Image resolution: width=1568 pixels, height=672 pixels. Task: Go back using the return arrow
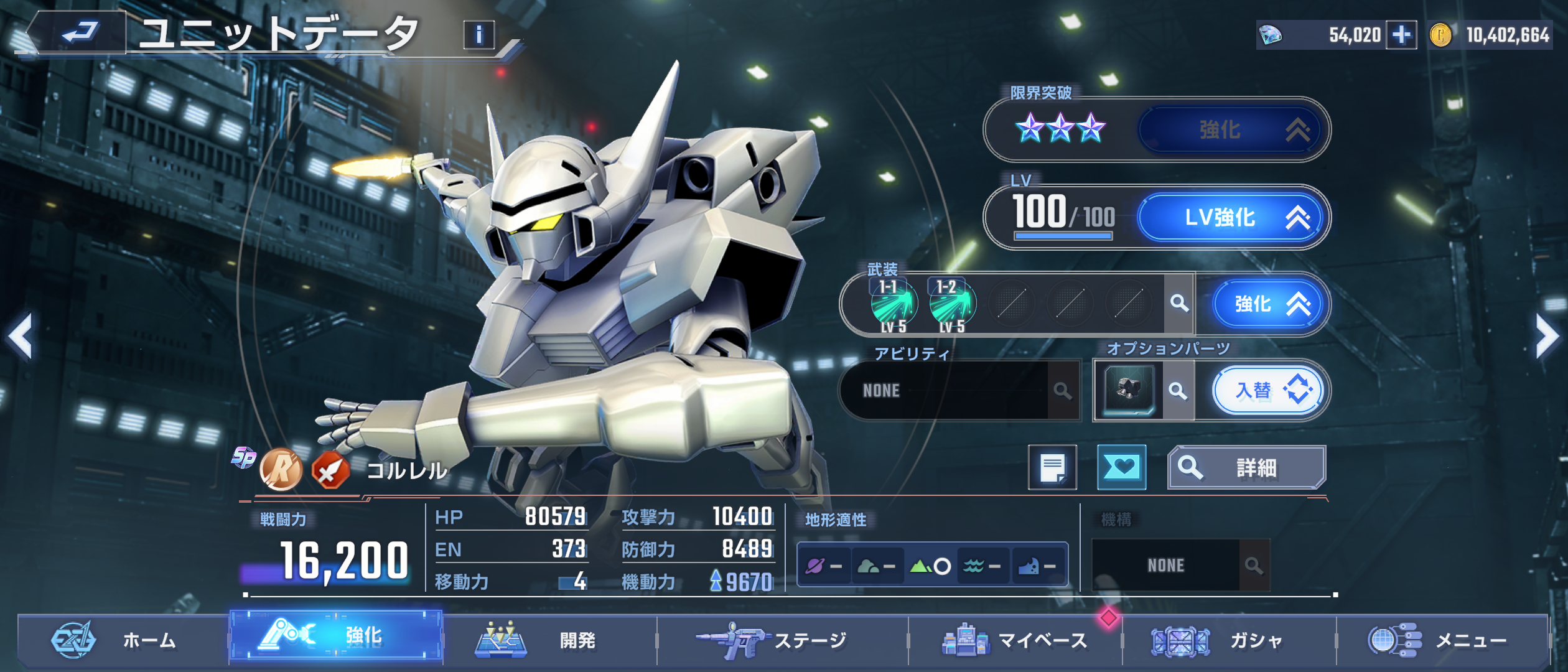(80, 32)
